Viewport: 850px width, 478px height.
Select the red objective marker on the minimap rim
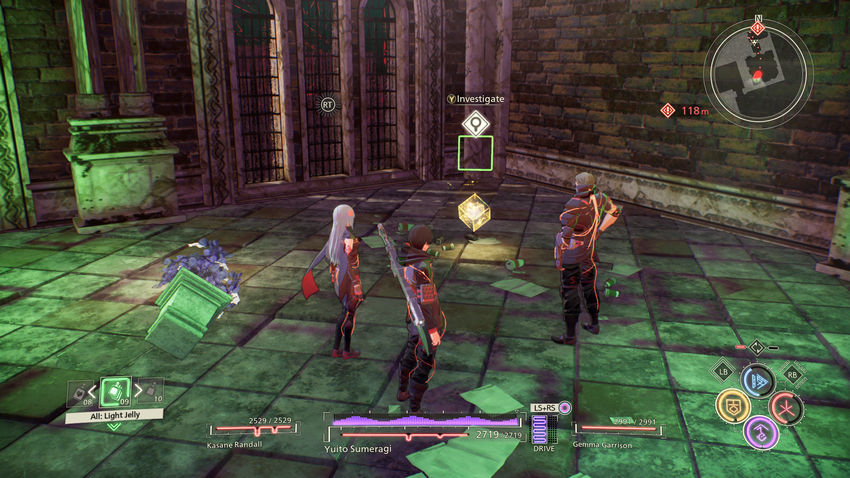click(757, 27)
